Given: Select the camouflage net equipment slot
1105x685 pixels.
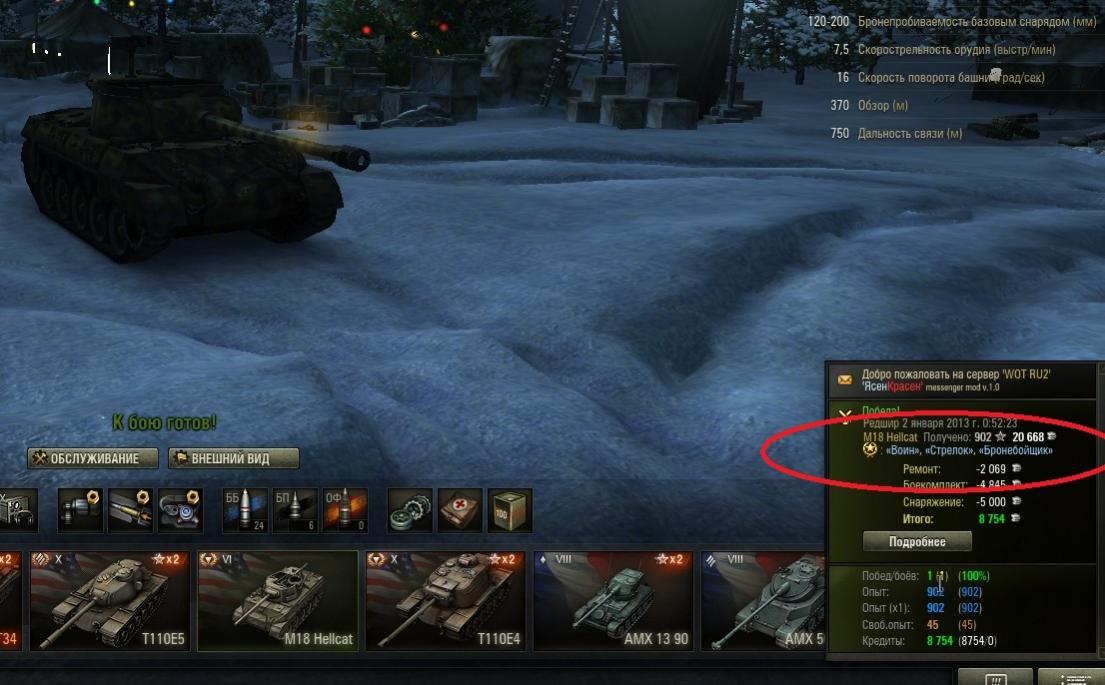Looking at the screenshot, I should point(17,511).
